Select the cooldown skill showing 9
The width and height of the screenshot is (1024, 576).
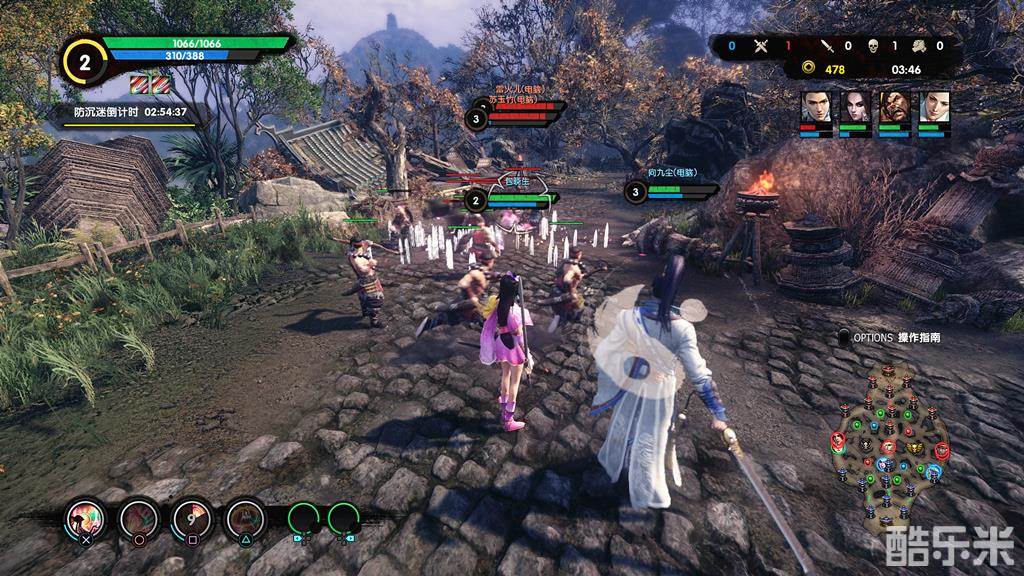point(191,518)
